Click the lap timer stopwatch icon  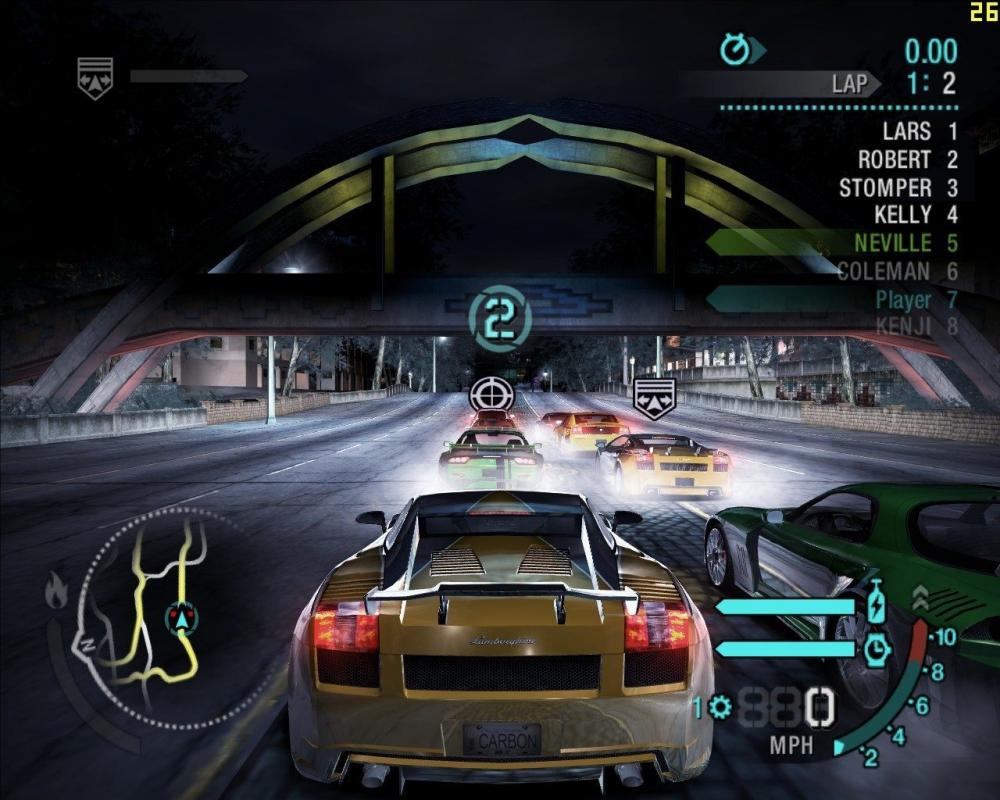[x=737, y=49]
